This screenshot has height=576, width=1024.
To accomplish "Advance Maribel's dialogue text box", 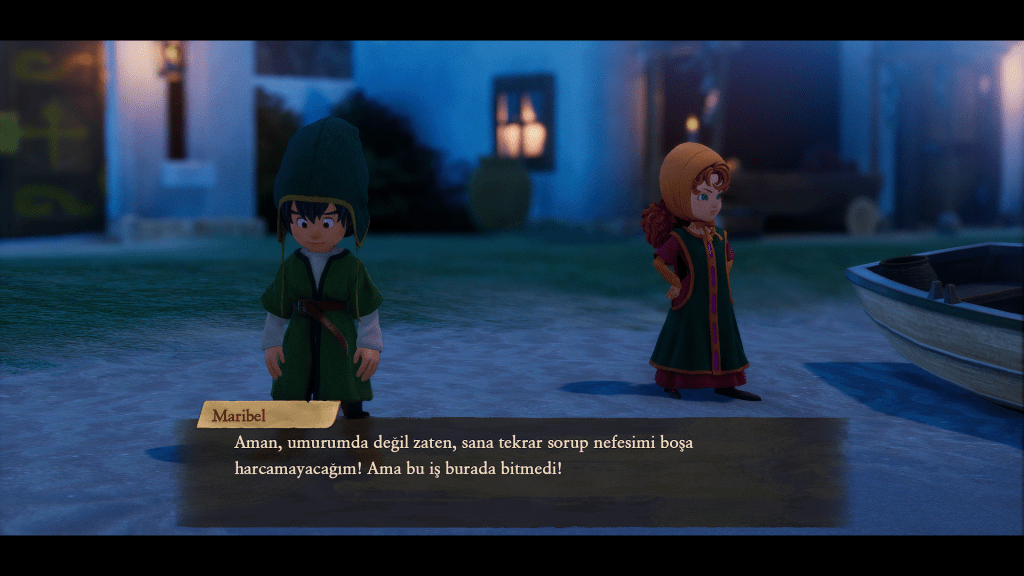I will pos(512,472).
